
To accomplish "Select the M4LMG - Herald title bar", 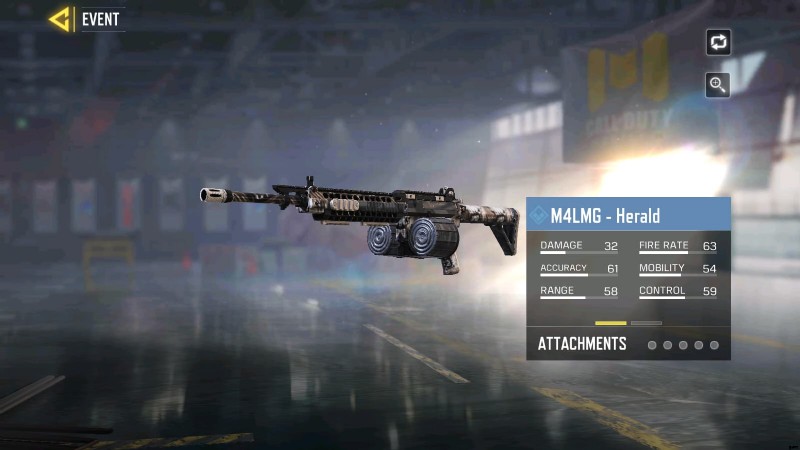I will click(x=628, y=215).
